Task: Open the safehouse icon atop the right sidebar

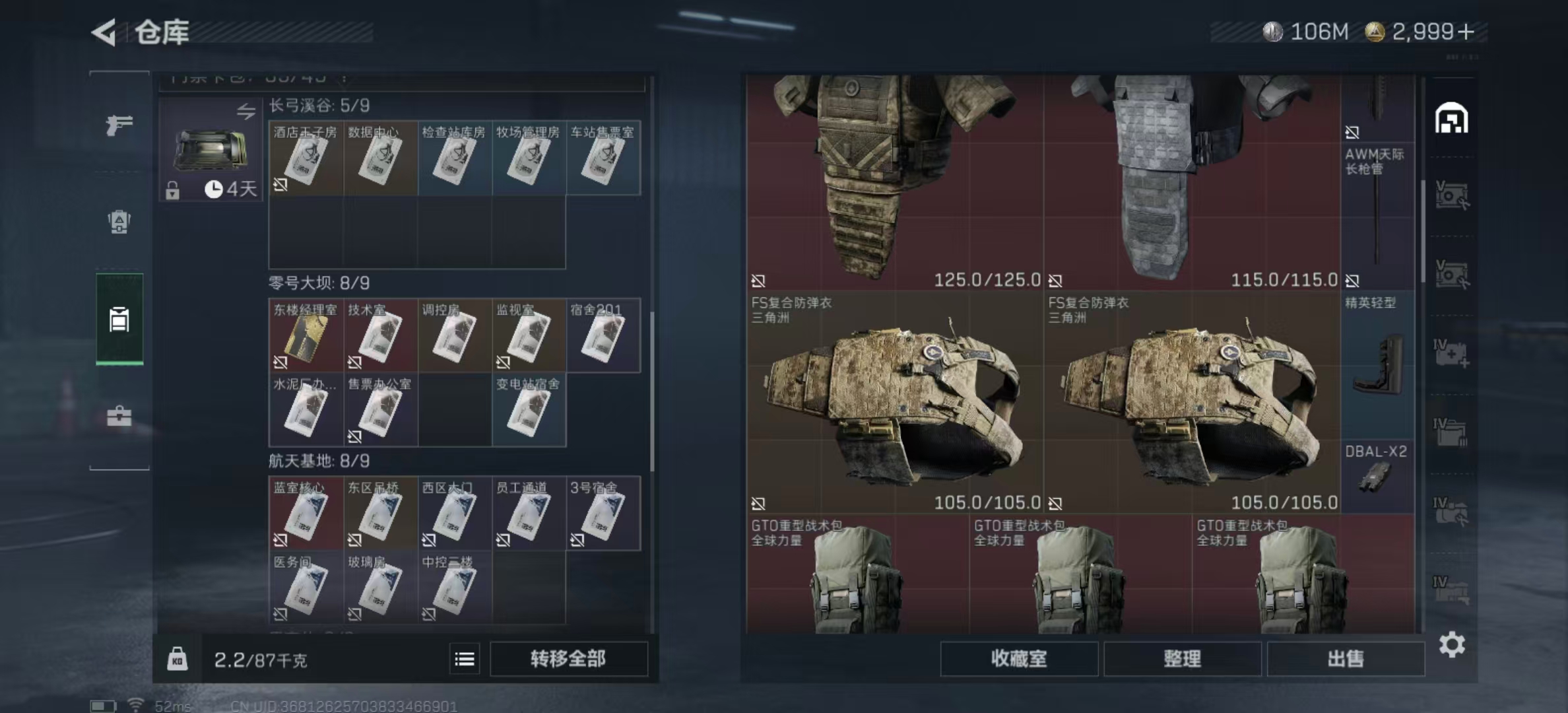Action: [1451, 119]
